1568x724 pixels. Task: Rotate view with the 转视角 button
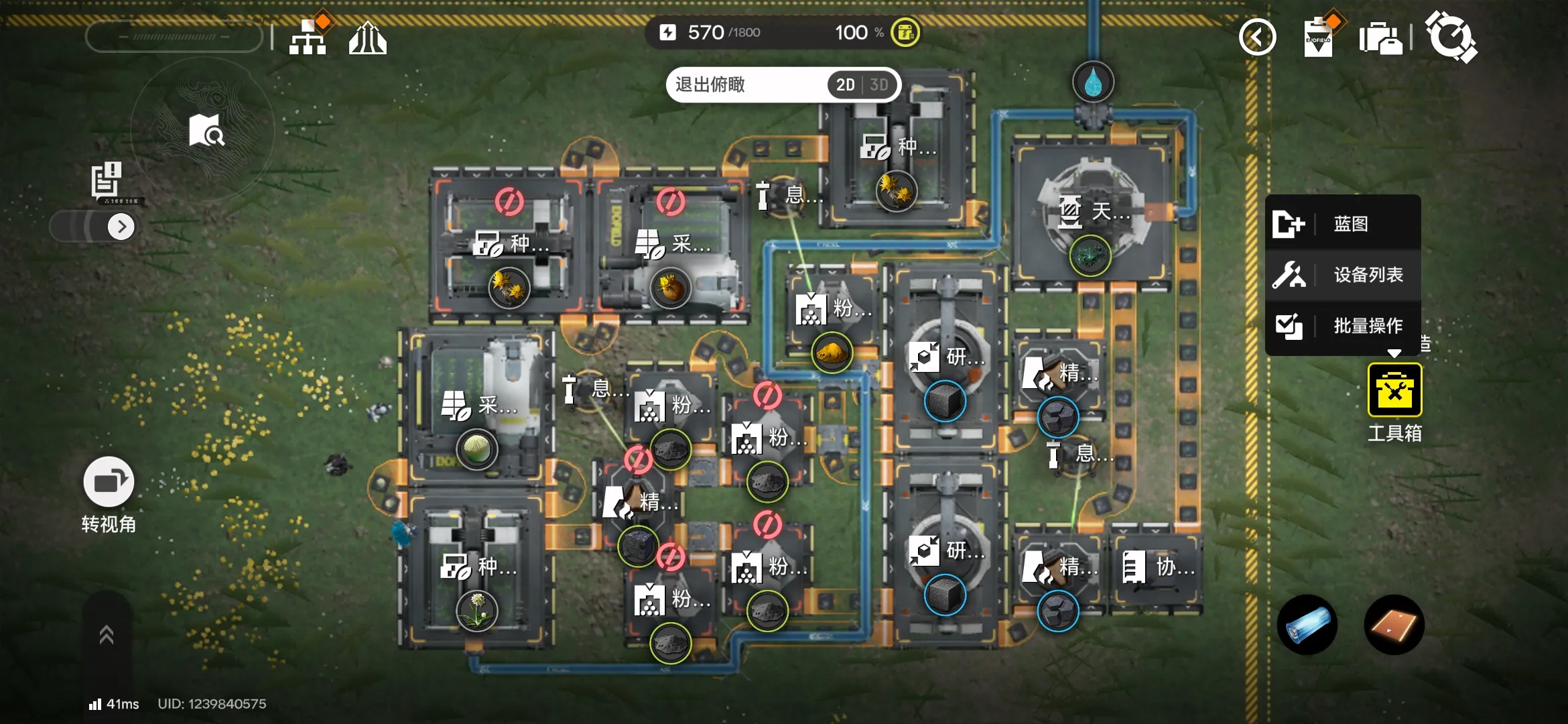[x=109, y=482]
